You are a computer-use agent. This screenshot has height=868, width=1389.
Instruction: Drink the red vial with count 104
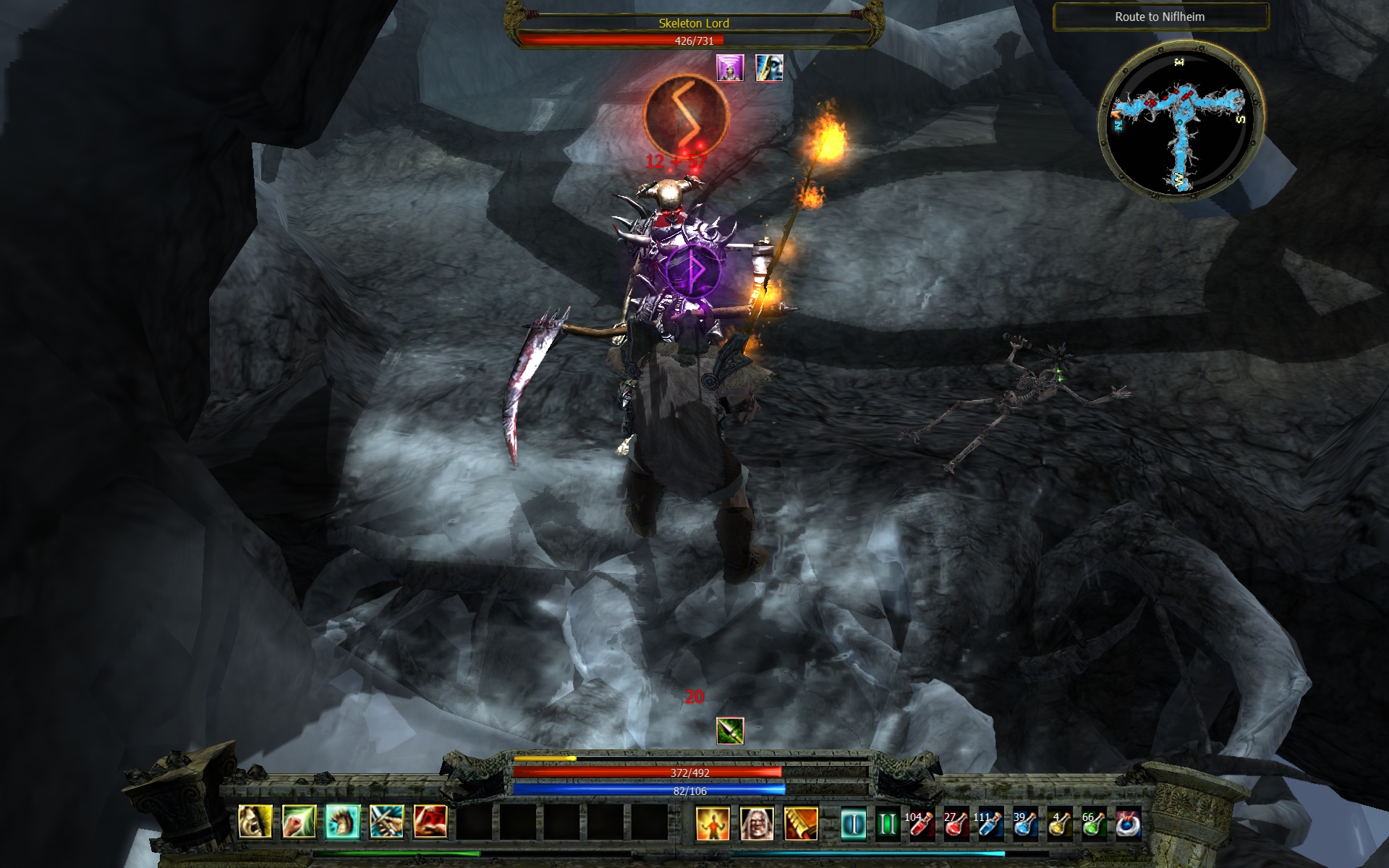(x=921, y=824)
